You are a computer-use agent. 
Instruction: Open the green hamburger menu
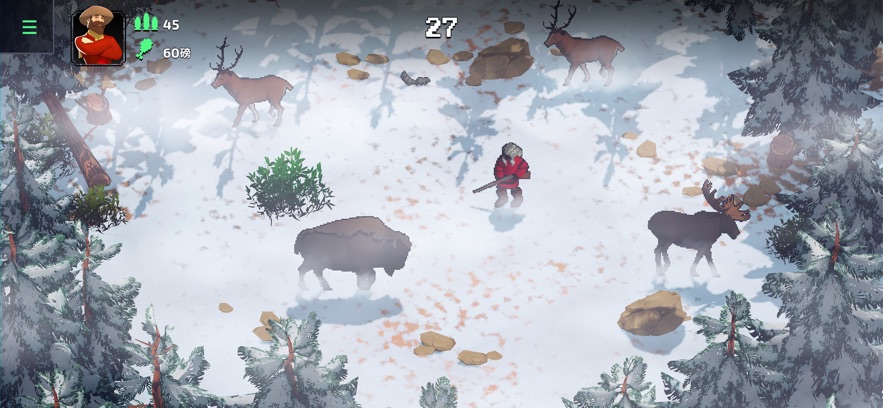29,27
